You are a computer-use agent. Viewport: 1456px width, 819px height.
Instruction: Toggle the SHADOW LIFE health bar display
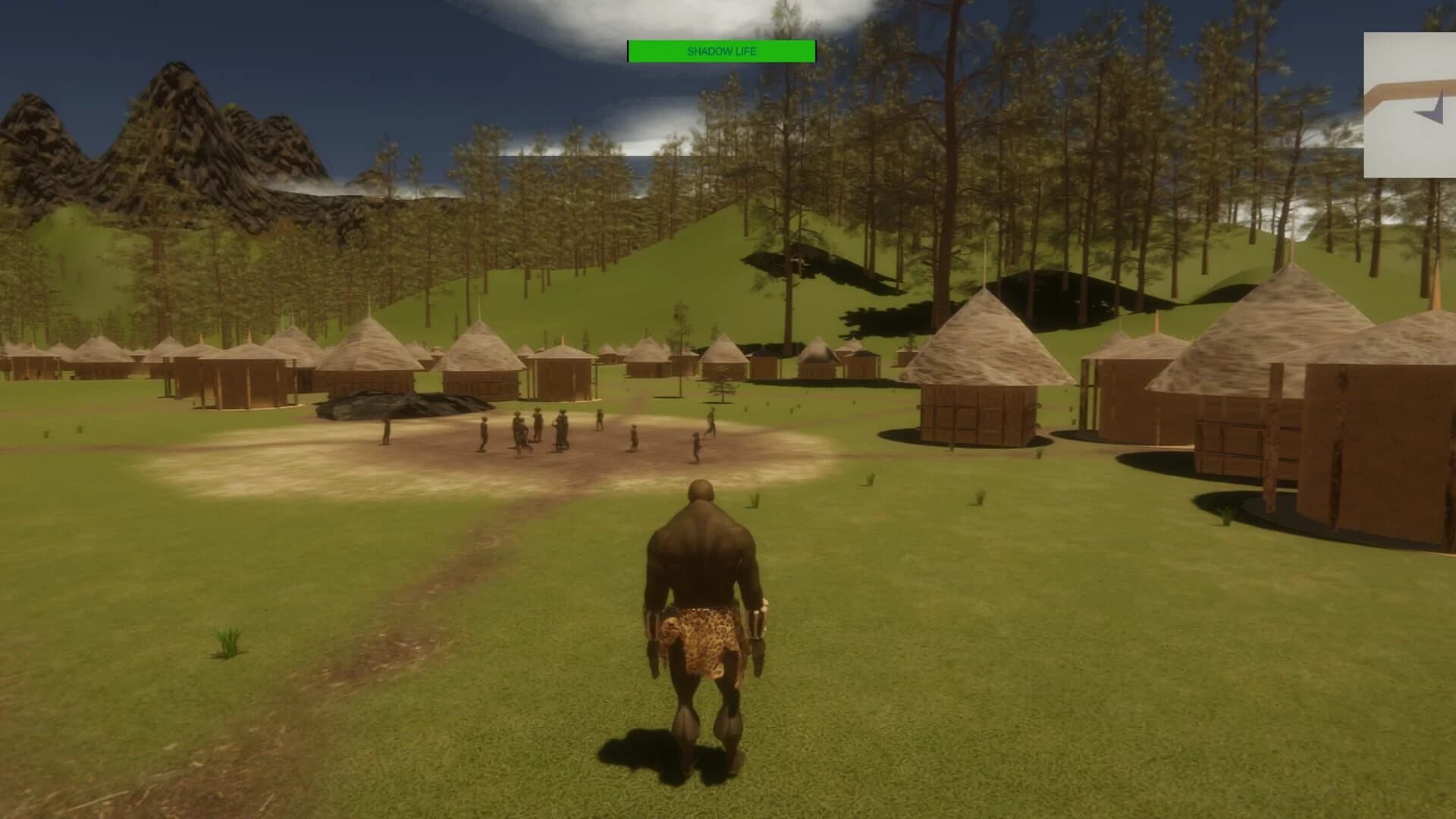tap(720, 52)
